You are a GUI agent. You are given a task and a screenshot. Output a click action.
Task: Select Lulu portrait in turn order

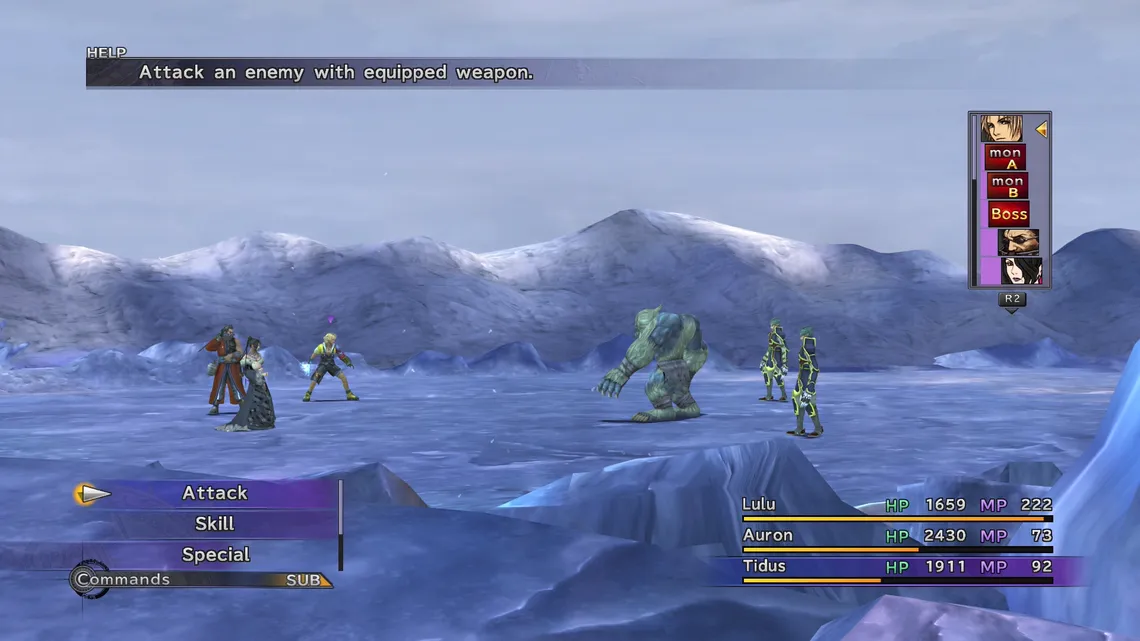point(1020,271)
